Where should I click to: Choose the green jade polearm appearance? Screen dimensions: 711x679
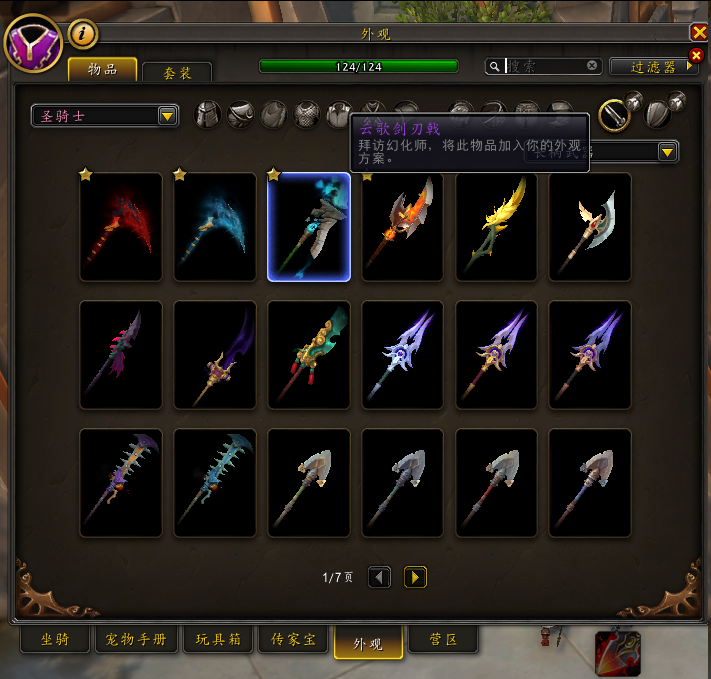coord(309,355)
